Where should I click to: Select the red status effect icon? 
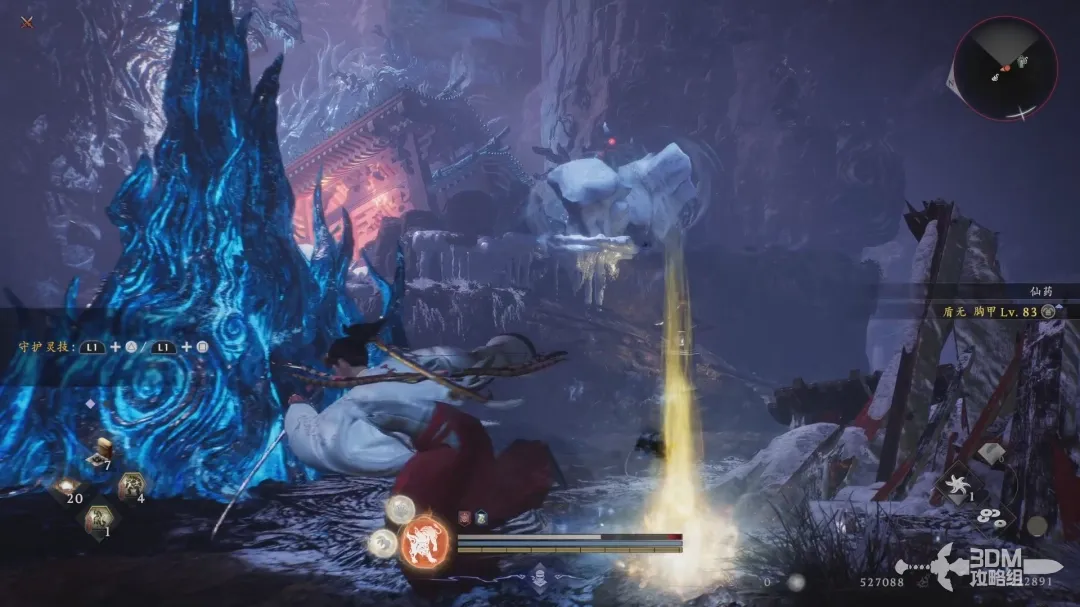pos(464,517)
